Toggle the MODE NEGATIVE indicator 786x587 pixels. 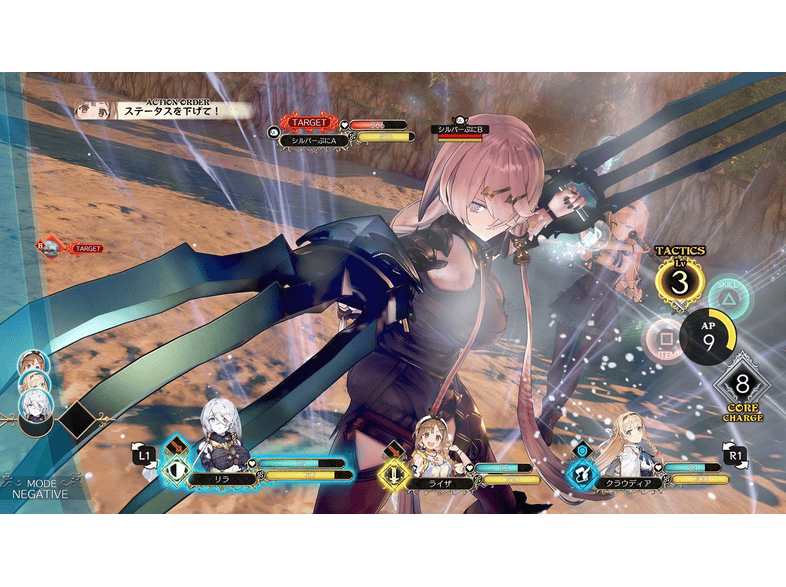pos(40,487)
